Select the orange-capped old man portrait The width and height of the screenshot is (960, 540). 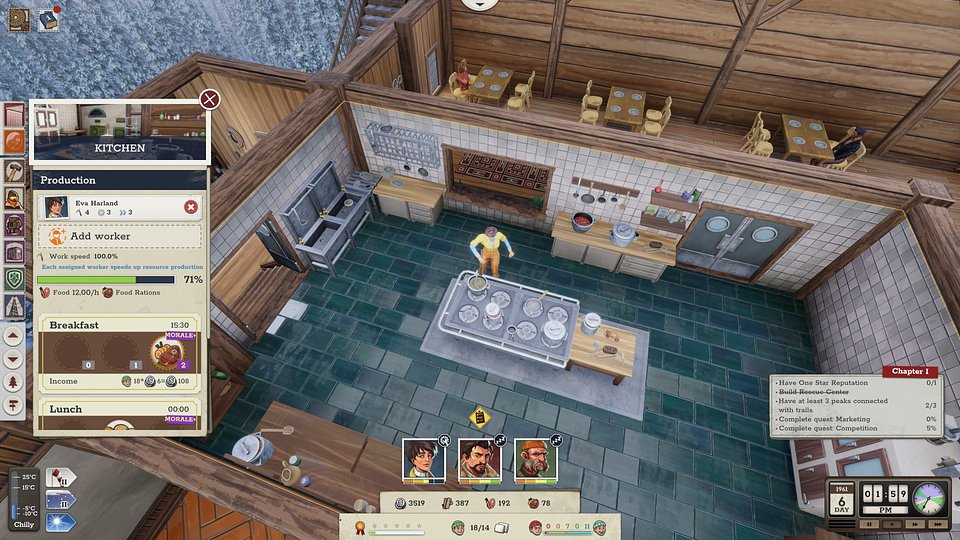(535, 459)
